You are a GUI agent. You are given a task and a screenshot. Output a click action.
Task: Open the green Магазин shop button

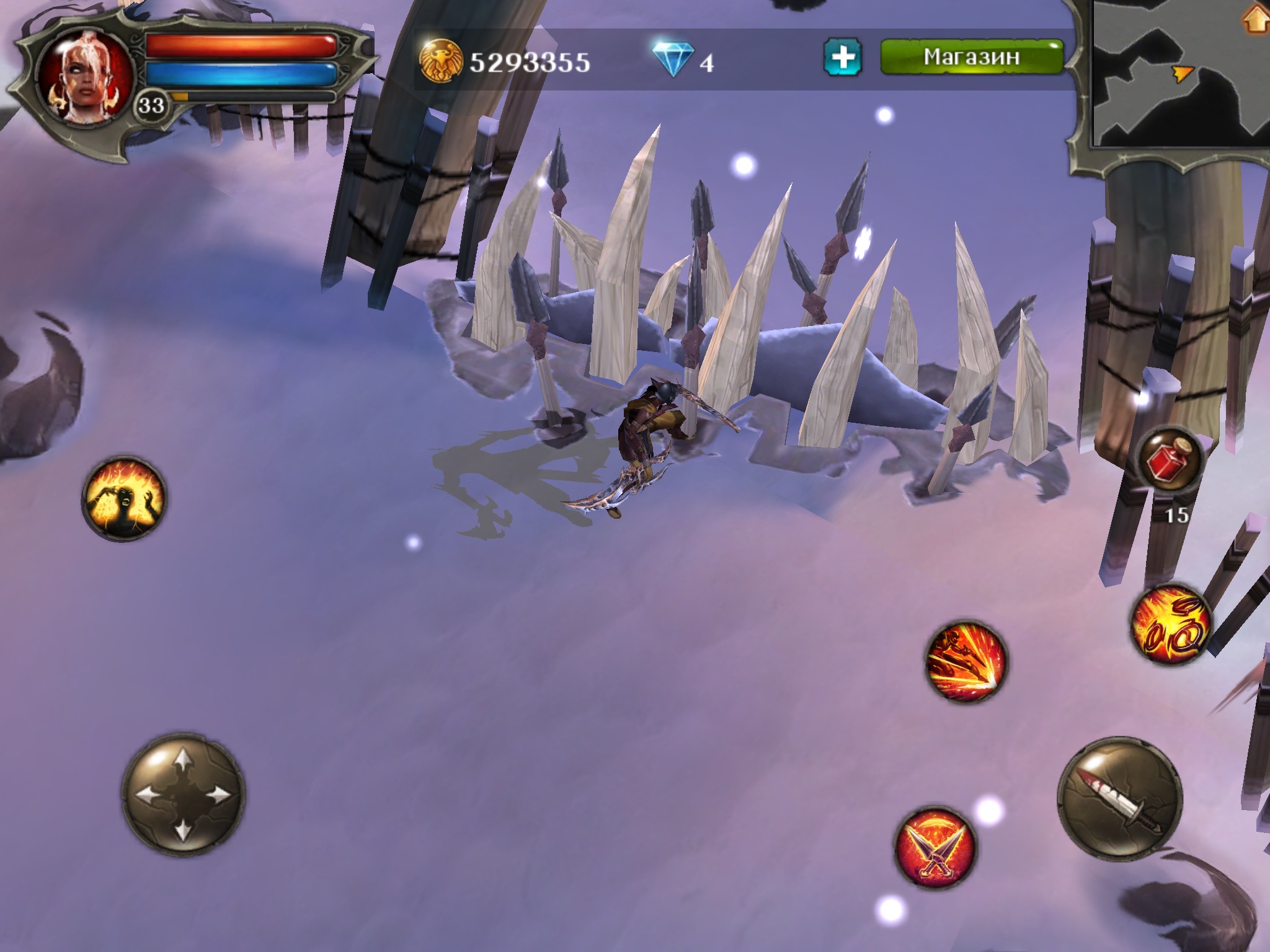click(971, 57)
